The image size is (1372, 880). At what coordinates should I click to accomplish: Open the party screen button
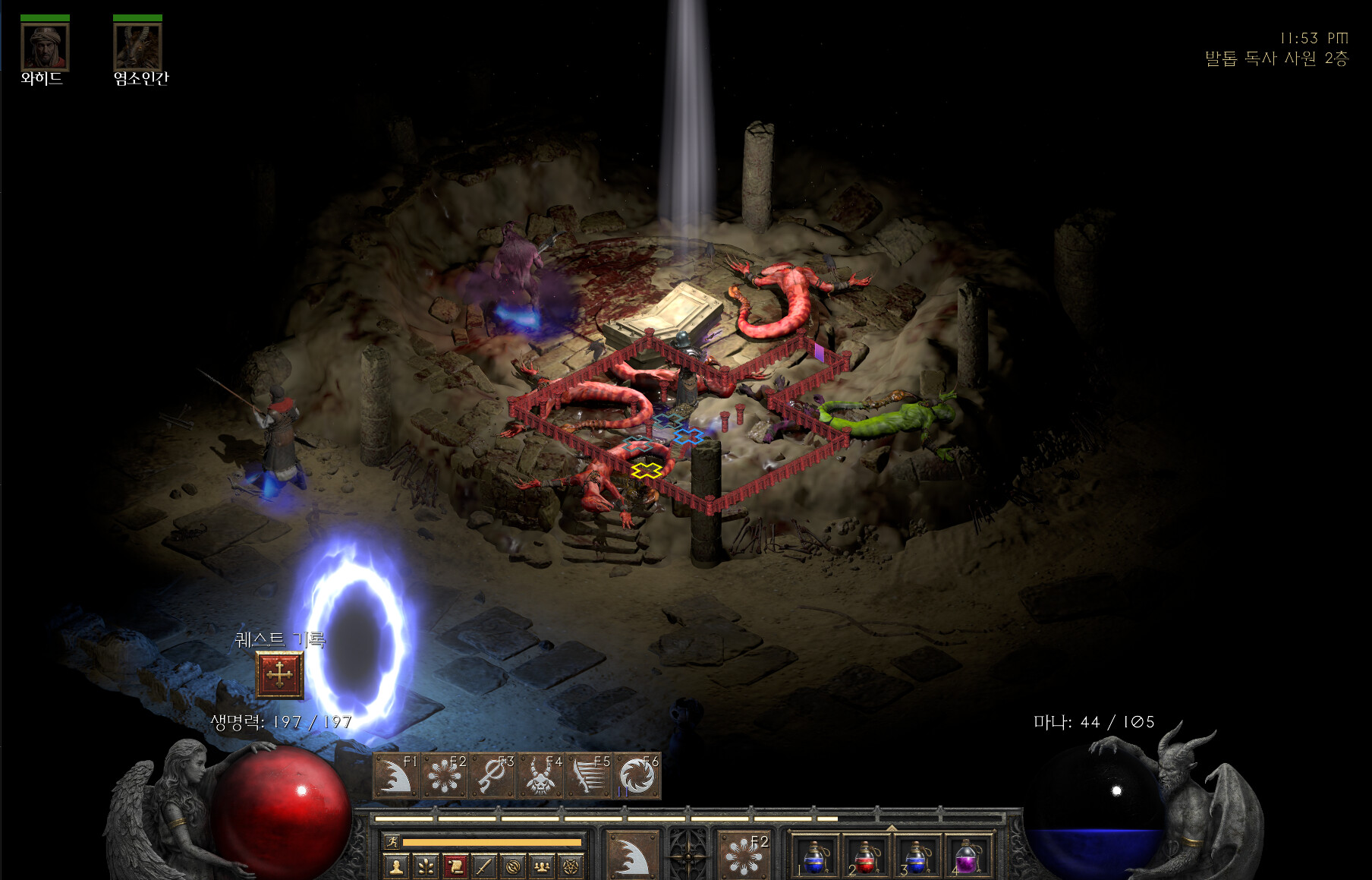(541, 866)
